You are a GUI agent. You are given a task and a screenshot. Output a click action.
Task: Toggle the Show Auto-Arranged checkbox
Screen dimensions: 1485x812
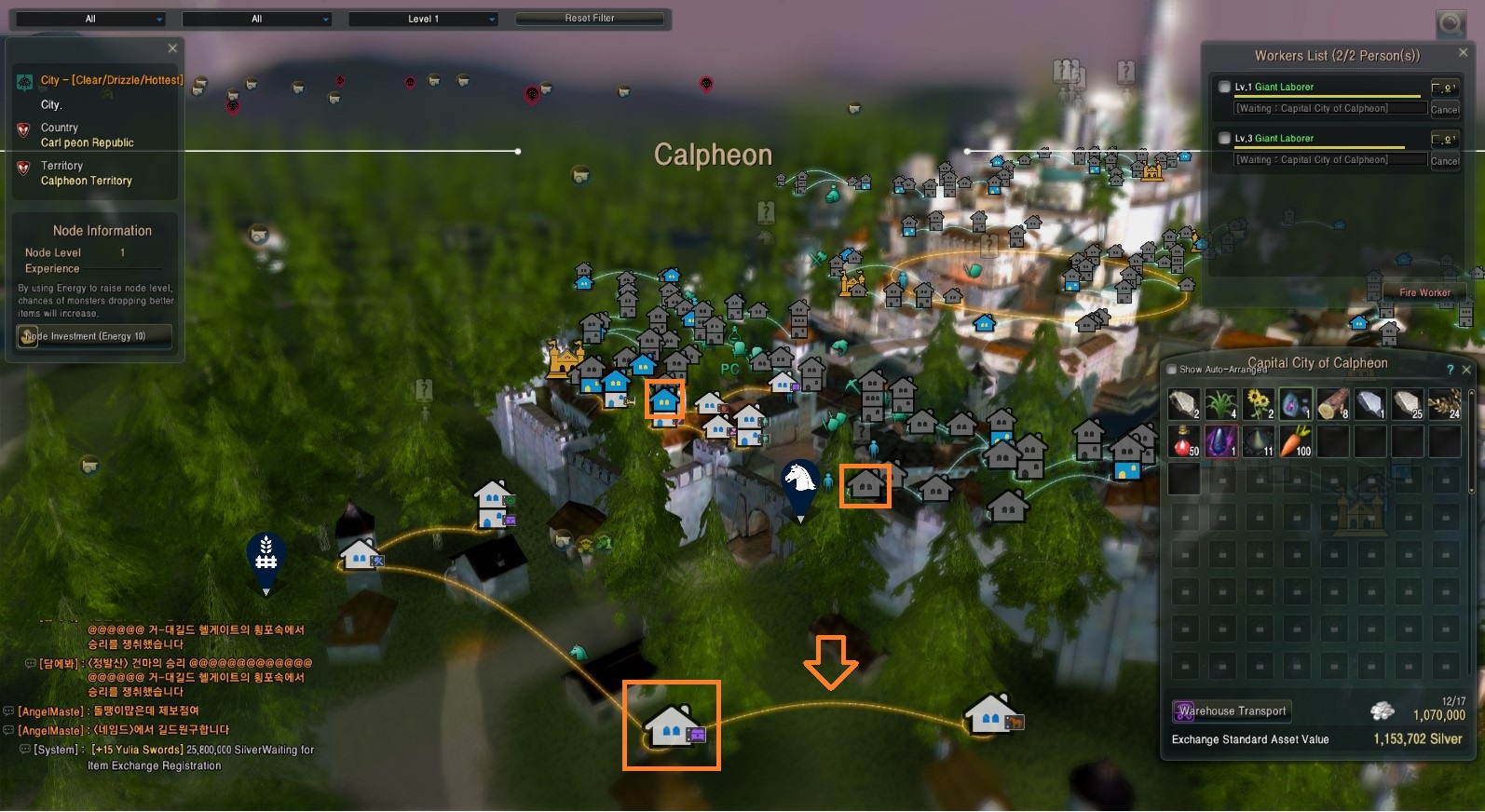click(x=1172, y=370)
